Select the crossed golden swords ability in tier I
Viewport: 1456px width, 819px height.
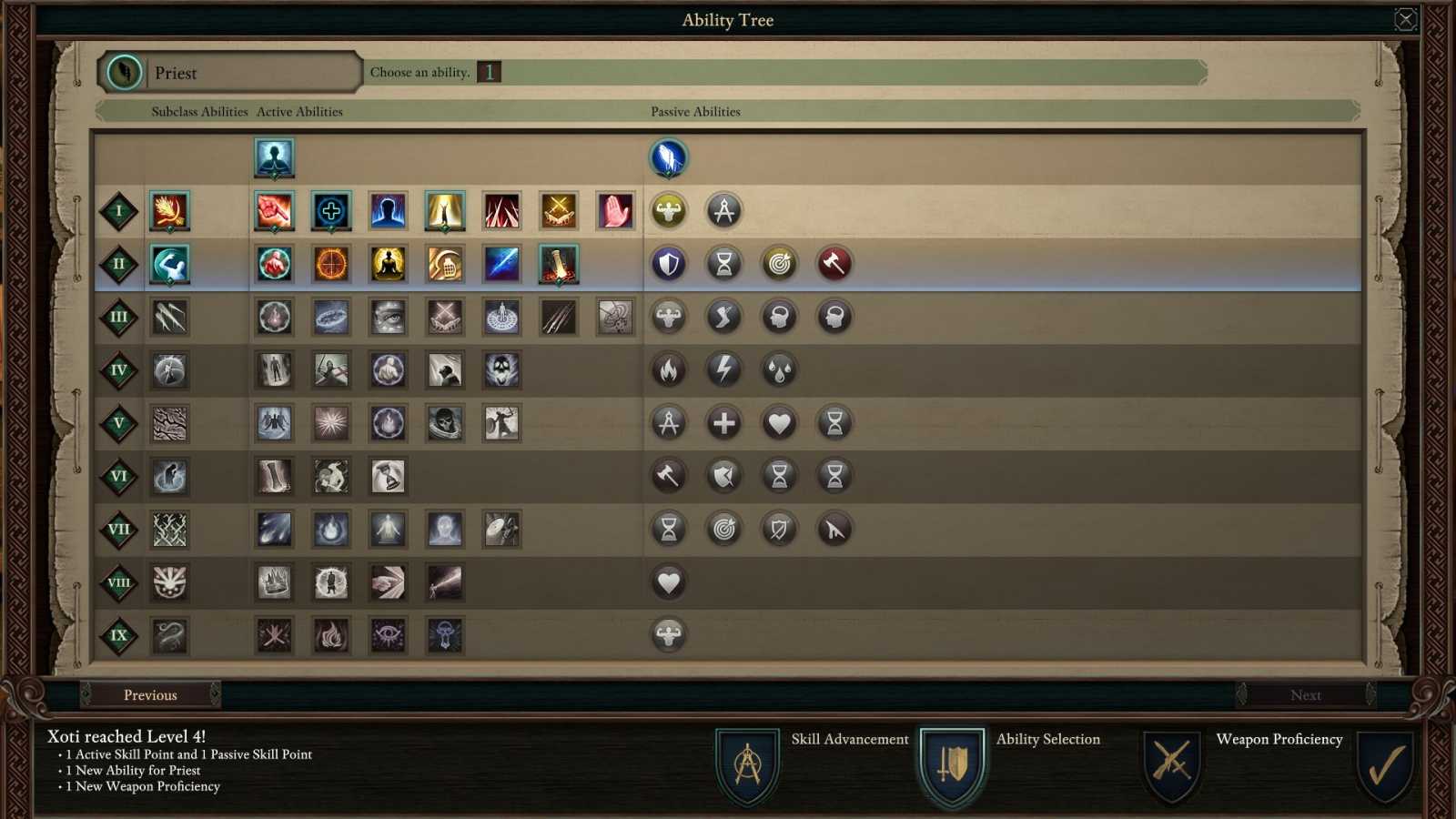point(558,210)
